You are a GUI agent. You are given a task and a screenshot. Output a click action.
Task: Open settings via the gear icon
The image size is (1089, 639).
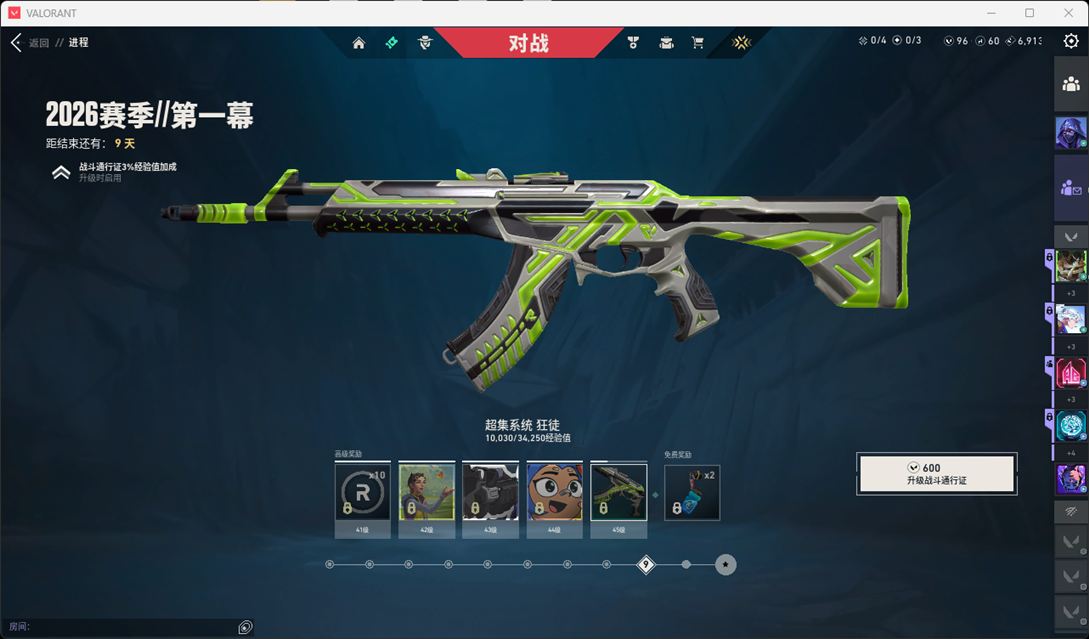pyautogui.click(x=1071, y=41)
